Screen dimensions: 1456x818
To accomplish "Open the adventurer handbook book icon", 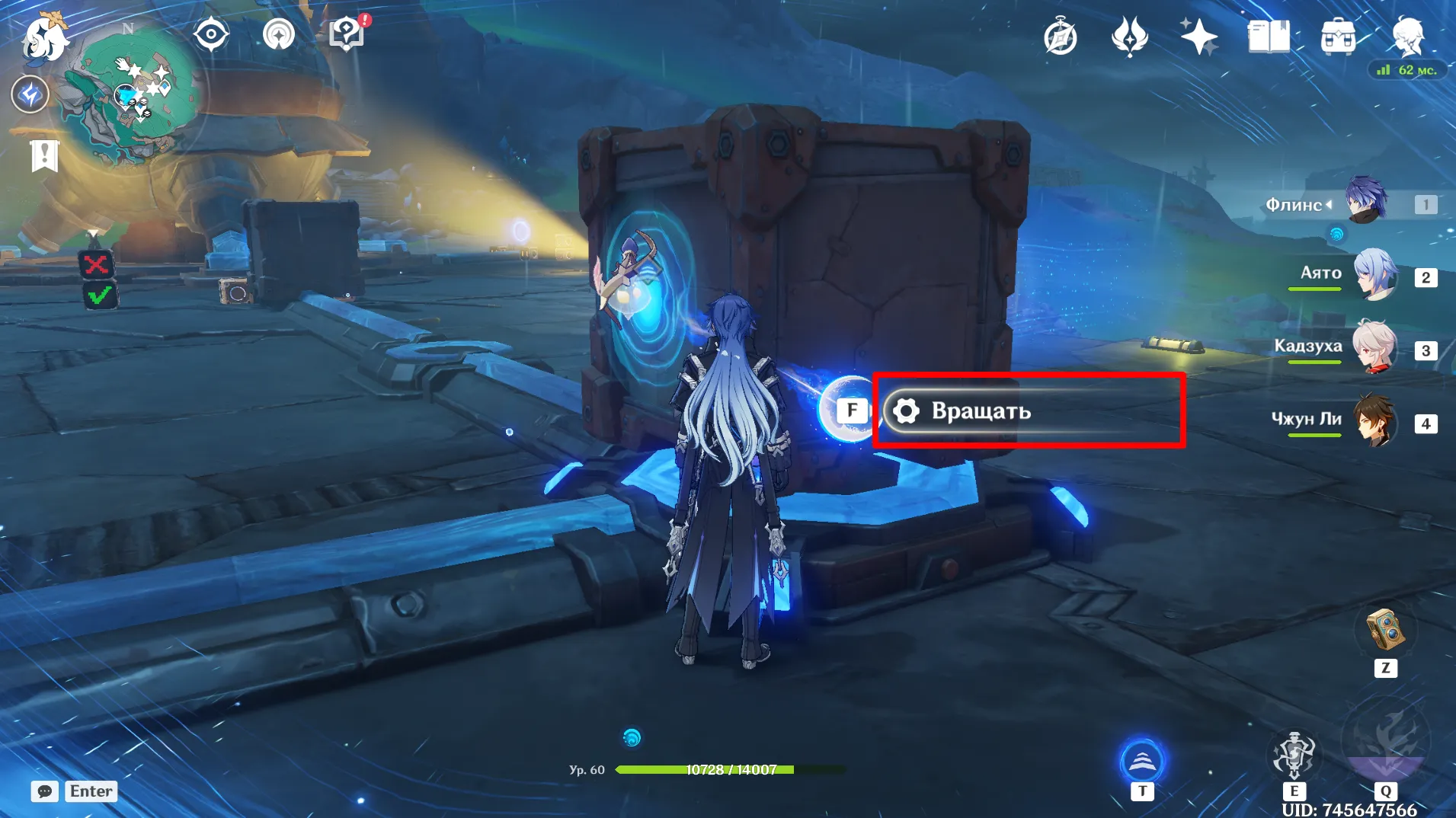I will coord(1269,37).
